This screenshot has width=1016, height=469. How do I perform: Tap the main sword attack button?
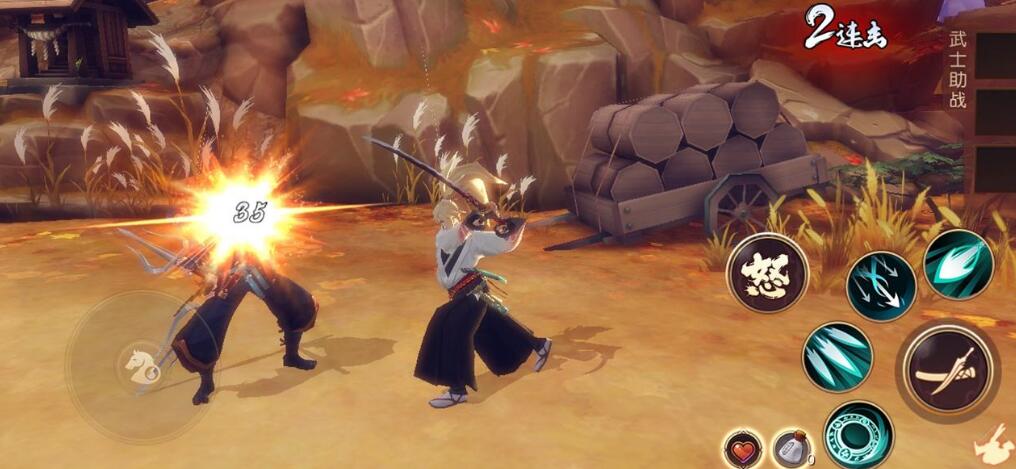[946, 371]
